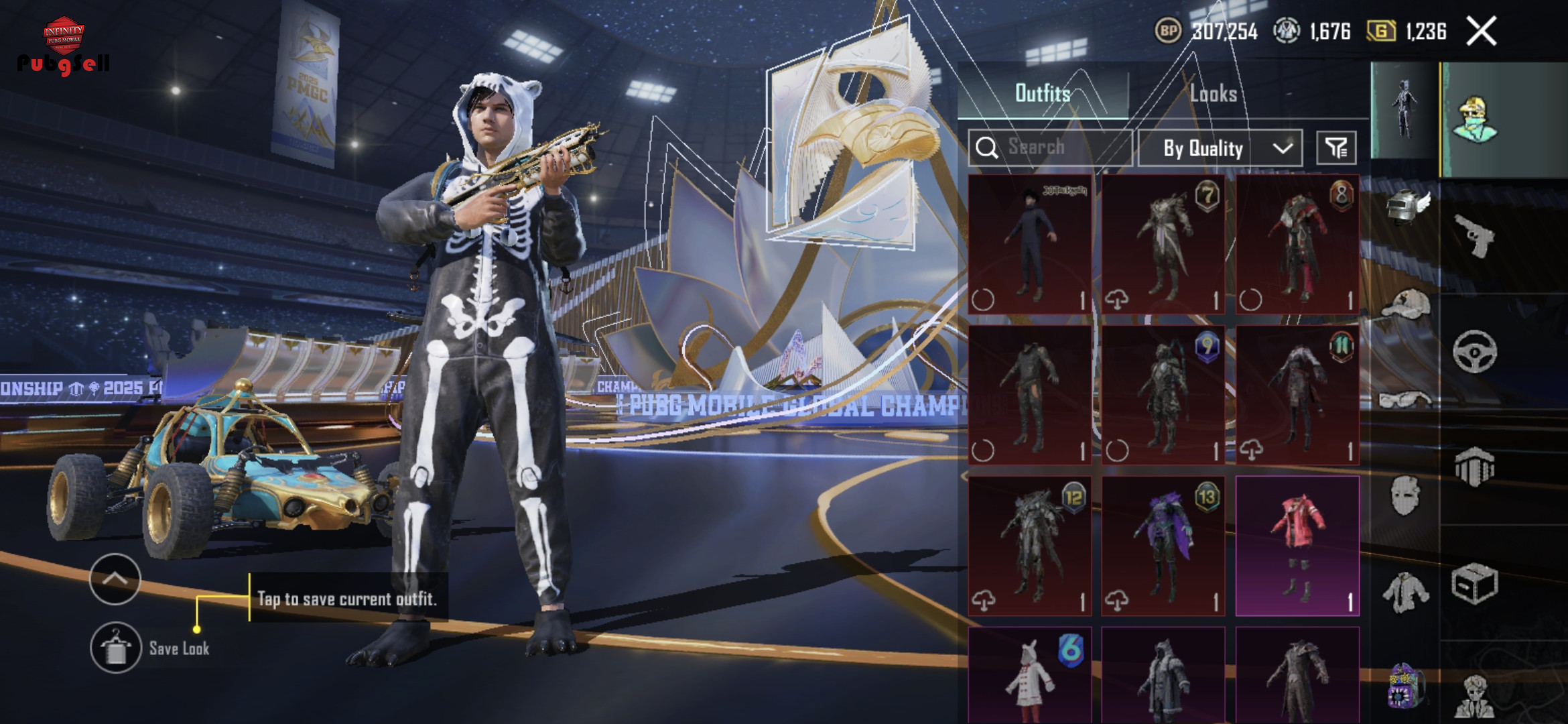This screenshot has height=724, width=1568.
Task: Select the Outfits tab
Action: [x=1043, y=94]
